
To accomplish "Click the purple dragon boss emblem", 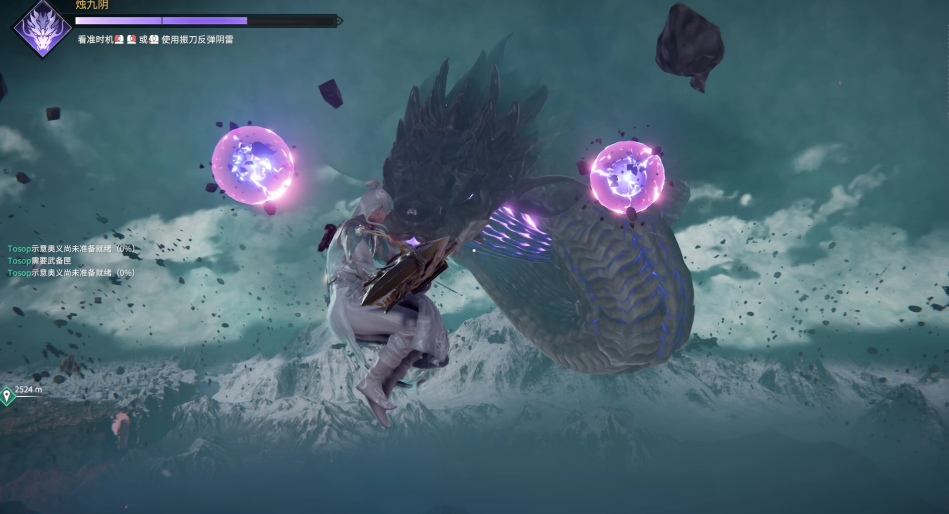I will click(41, 28).
